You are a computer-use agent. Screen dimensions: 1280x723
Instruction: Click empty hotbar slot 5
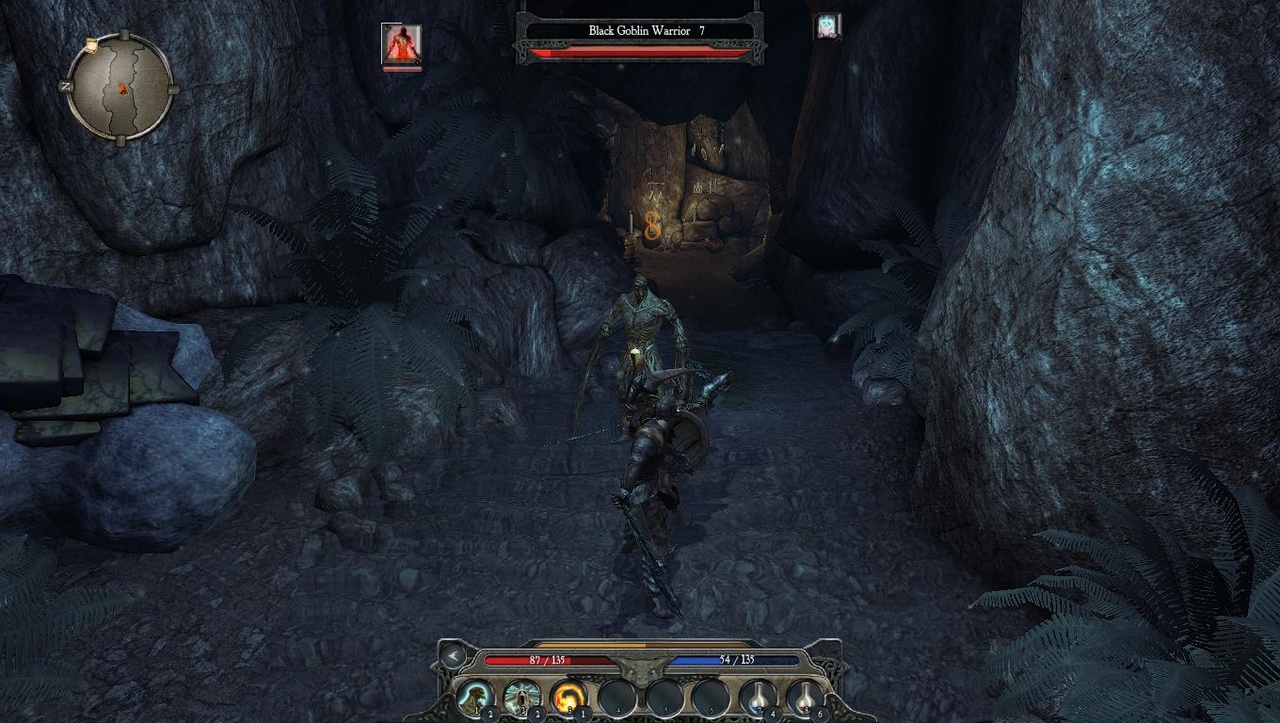[667, 698]
